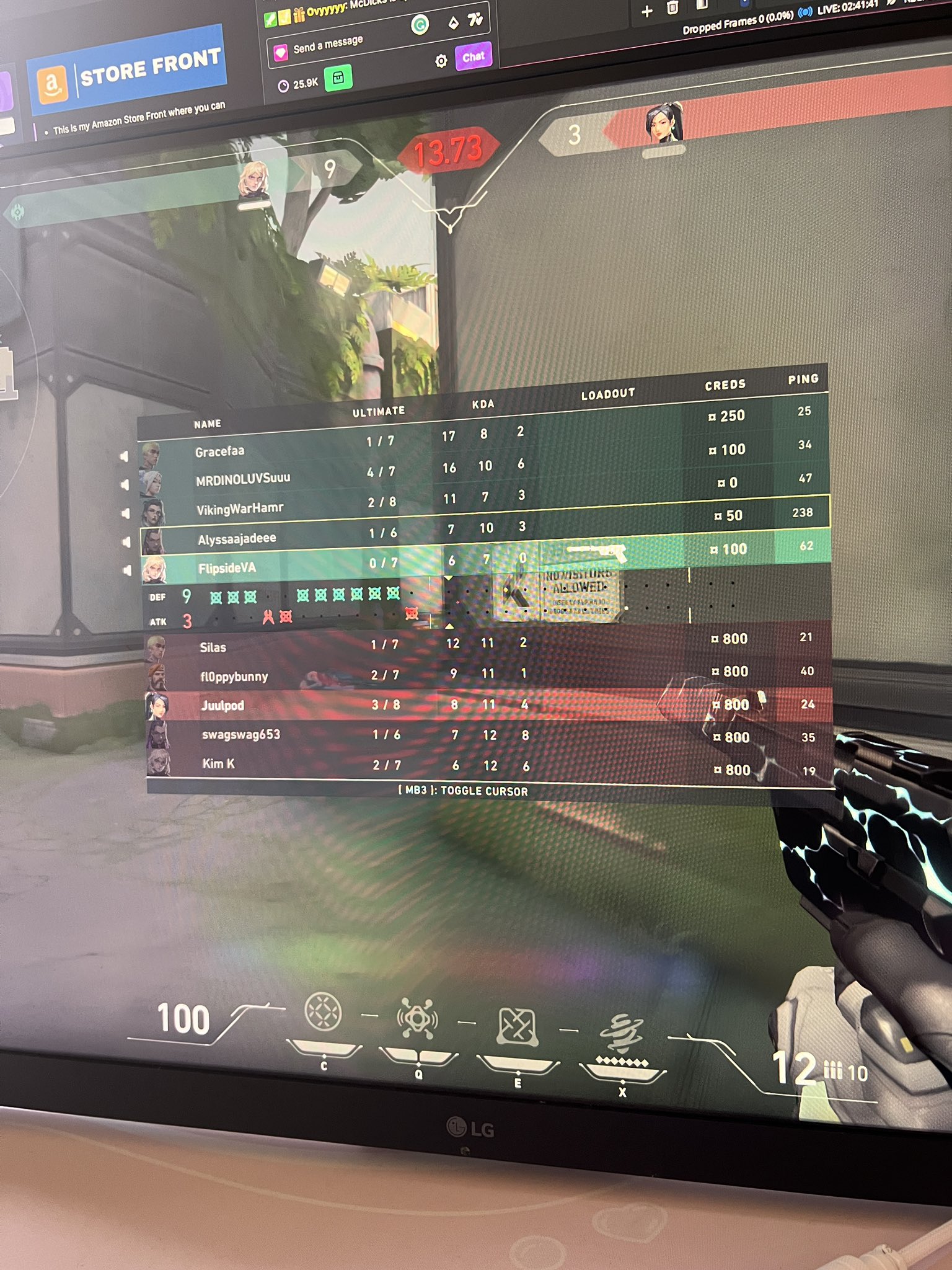Click the 25.9K viewer count

(304, 82)
